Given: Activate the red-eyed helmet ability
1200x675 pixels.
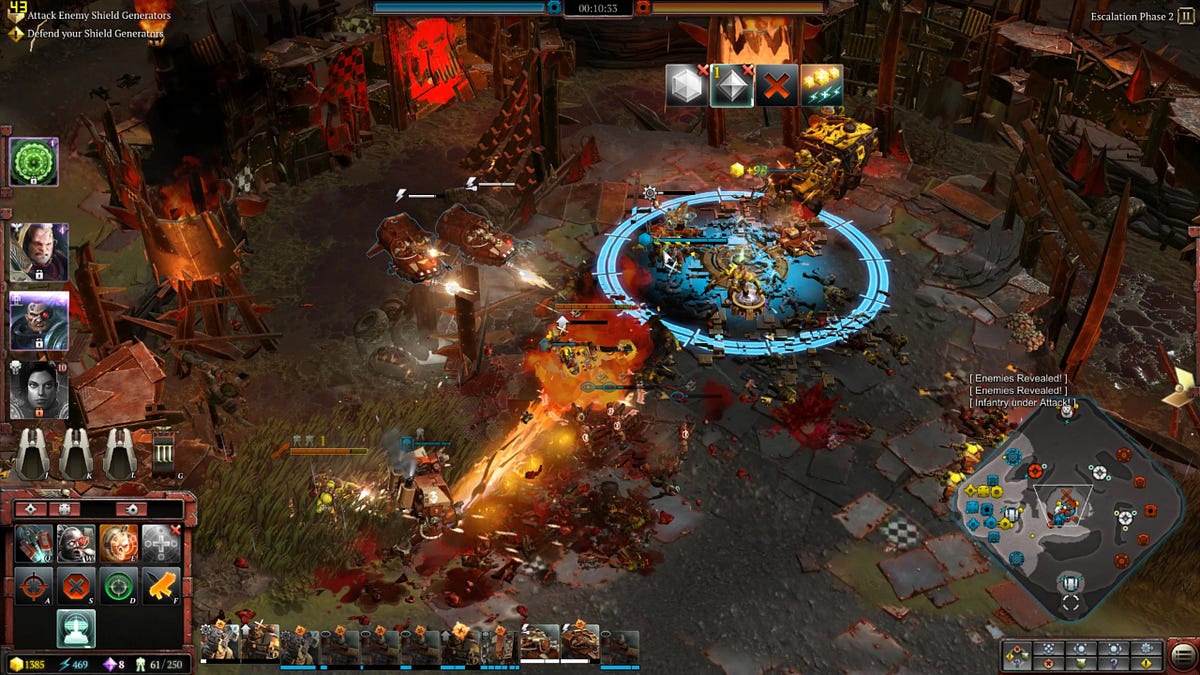Looking at the screenshot, I should point(76,542).
